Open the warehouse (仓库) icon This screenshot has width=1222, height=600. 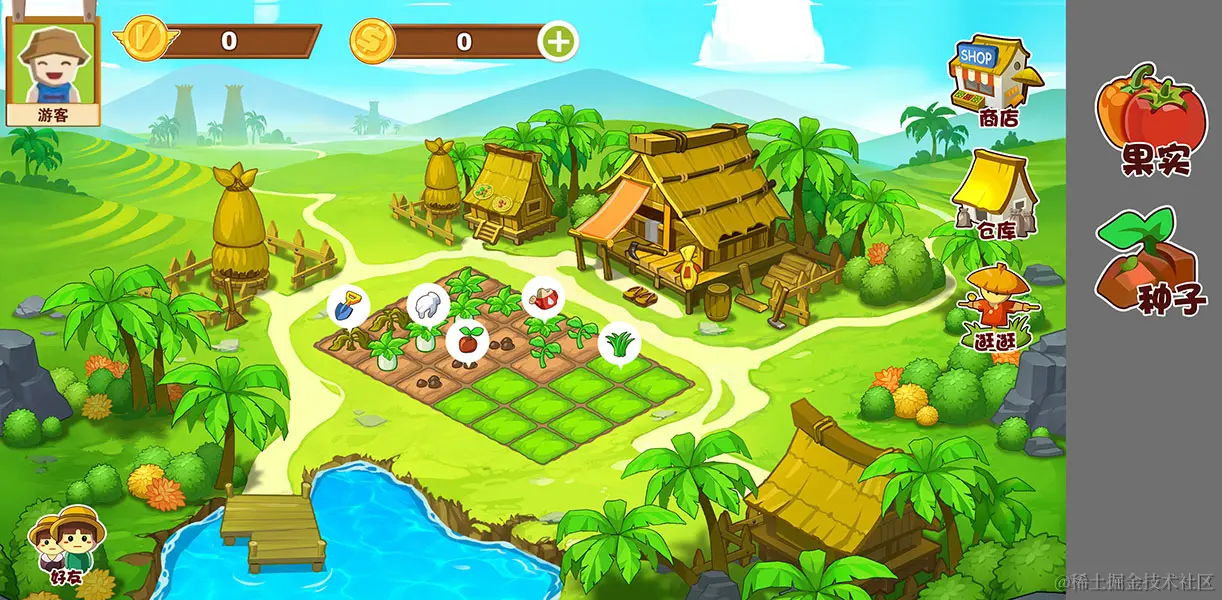pyautogui.click(x=993, y=193)
